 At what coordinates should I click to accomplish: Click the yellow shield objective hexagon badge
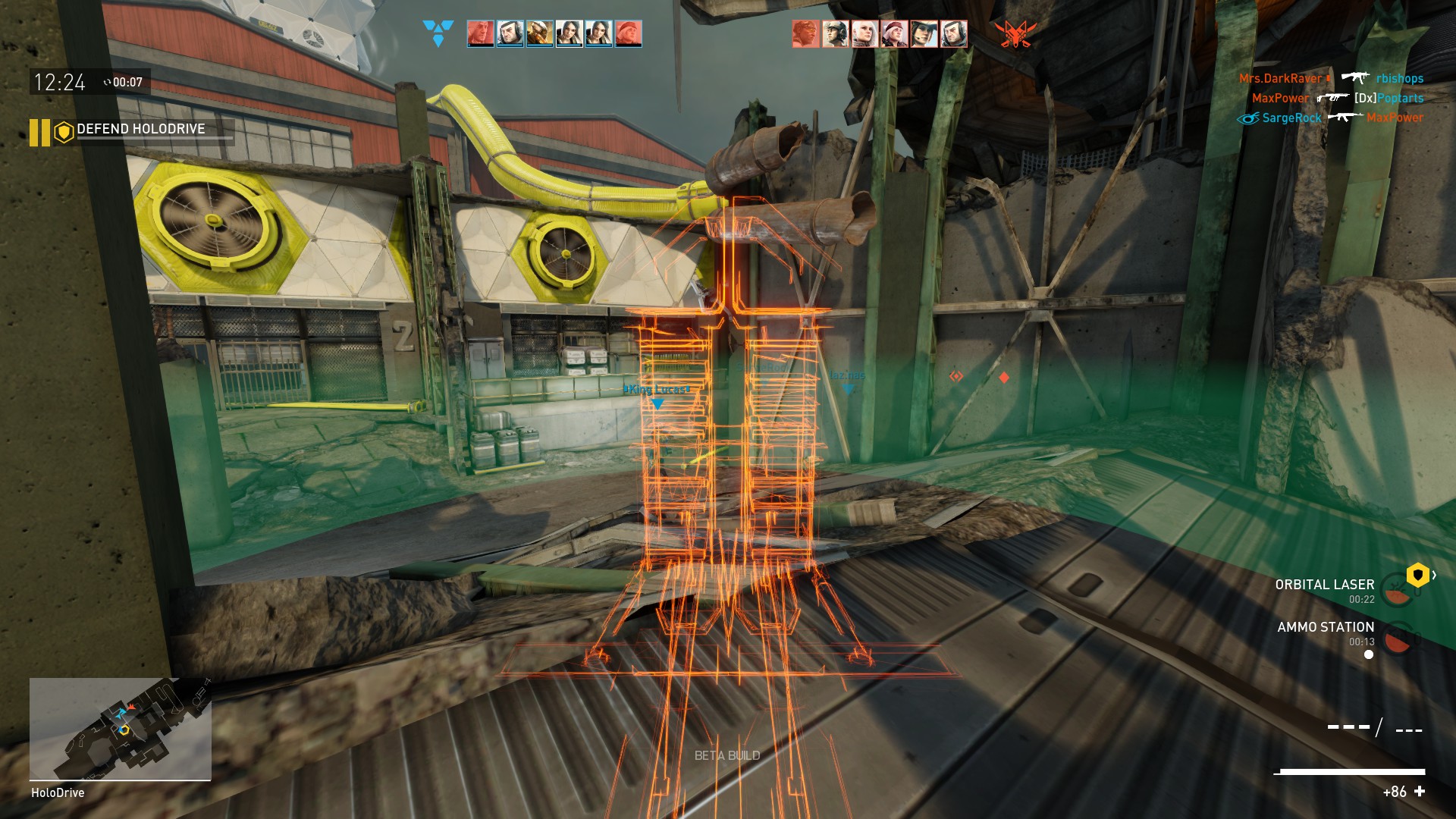pyautogui.click(x=1417, y=576)
